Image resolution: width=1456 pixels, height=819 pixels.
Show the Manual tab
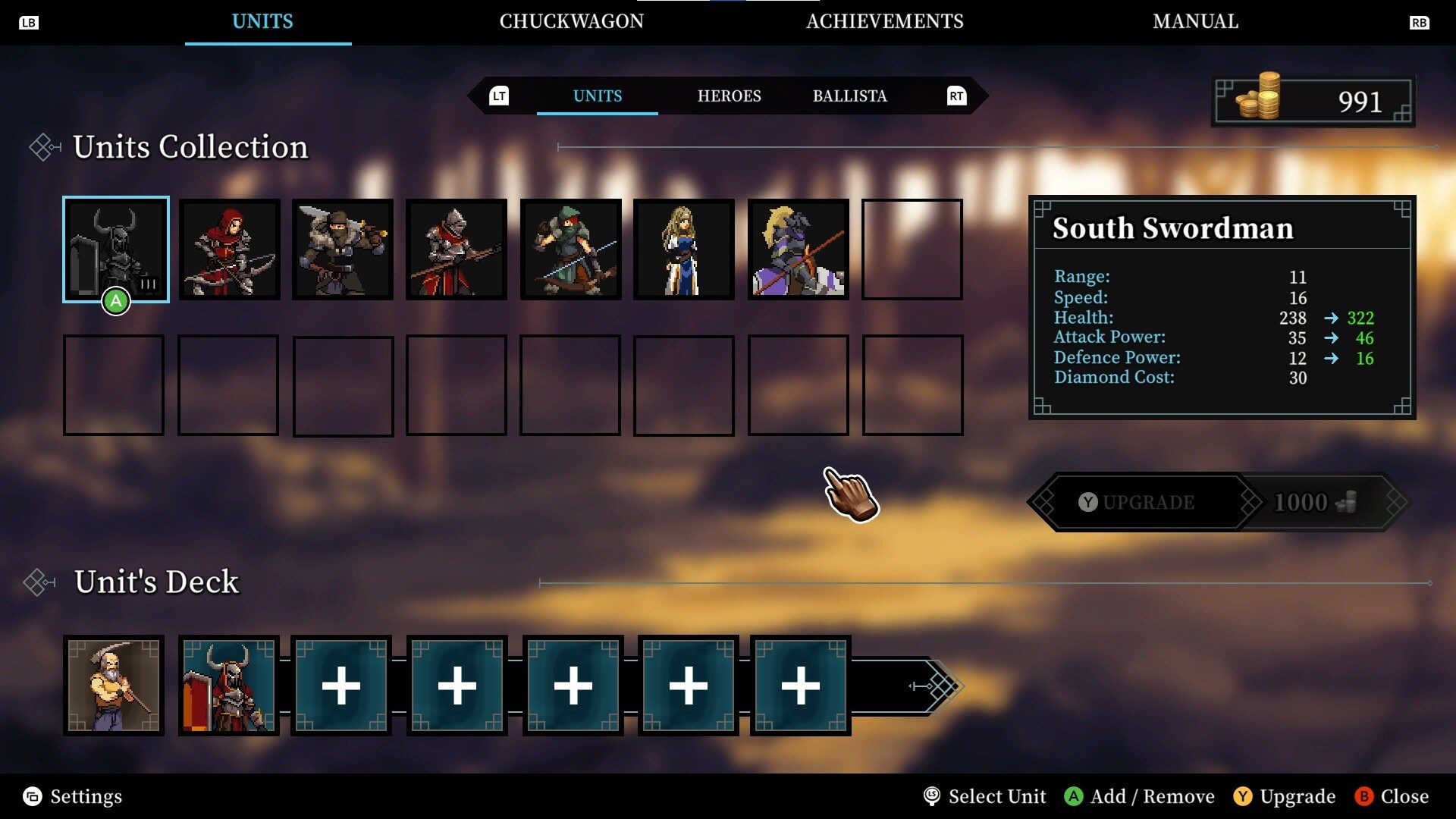tap(1195, 21)
